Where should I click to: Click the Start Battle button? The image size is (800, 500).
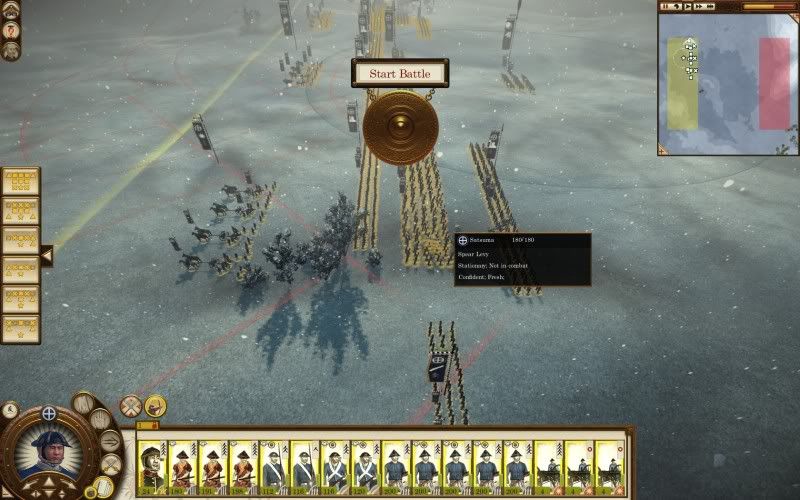point(400,73)
